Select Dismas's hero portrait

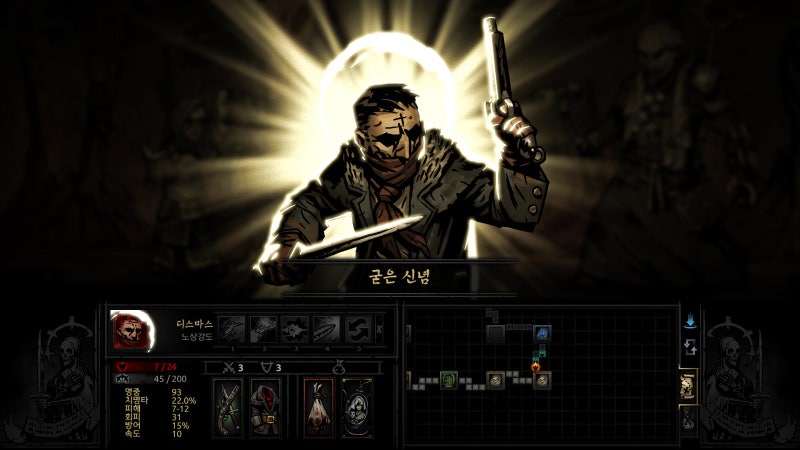pos(130,329)
